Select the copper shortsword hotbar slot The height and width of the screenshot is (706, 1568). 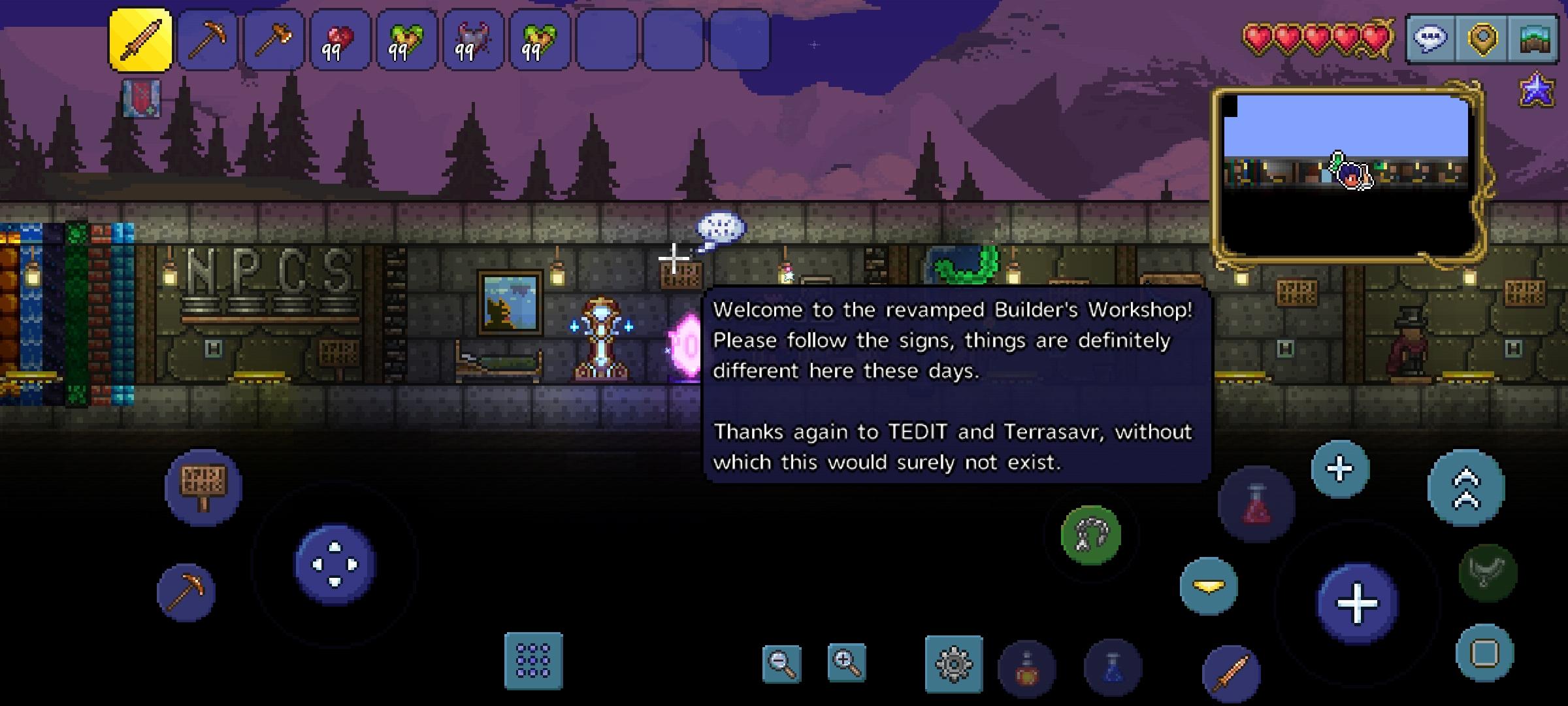pos(140,39)
